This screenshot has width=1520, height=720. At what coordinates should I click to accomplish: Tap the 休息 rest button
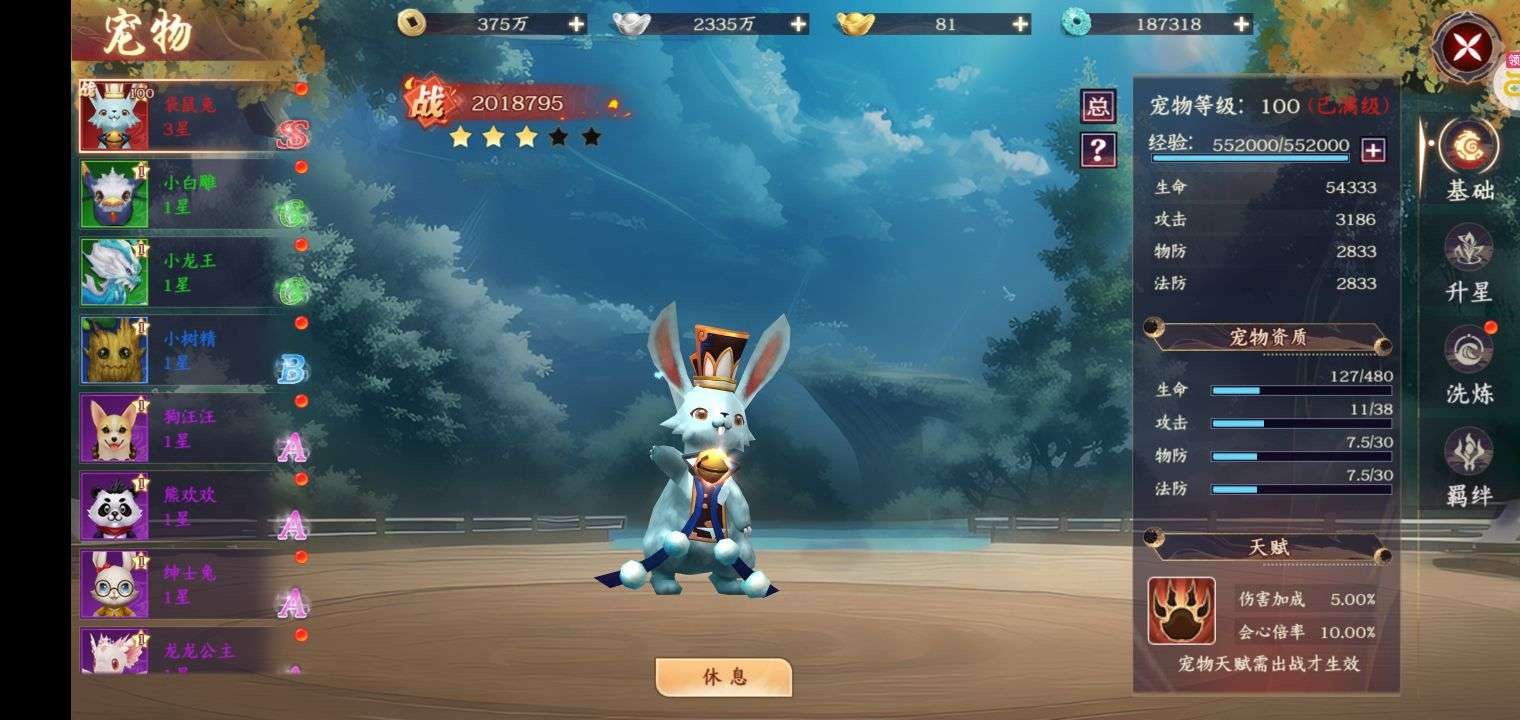(x=724, y=677)
